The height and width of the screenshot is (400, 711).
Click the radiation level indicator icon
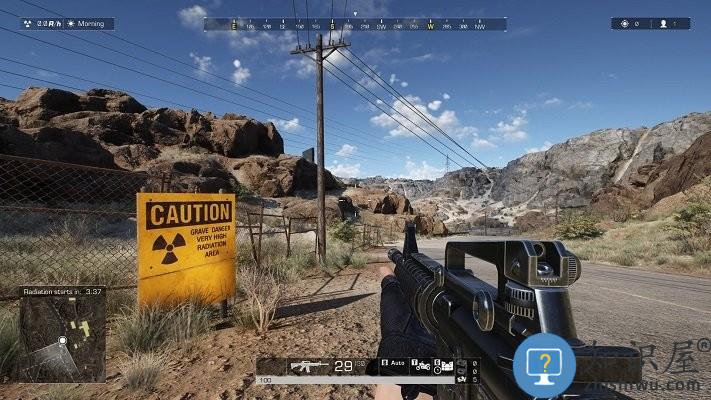27,23
